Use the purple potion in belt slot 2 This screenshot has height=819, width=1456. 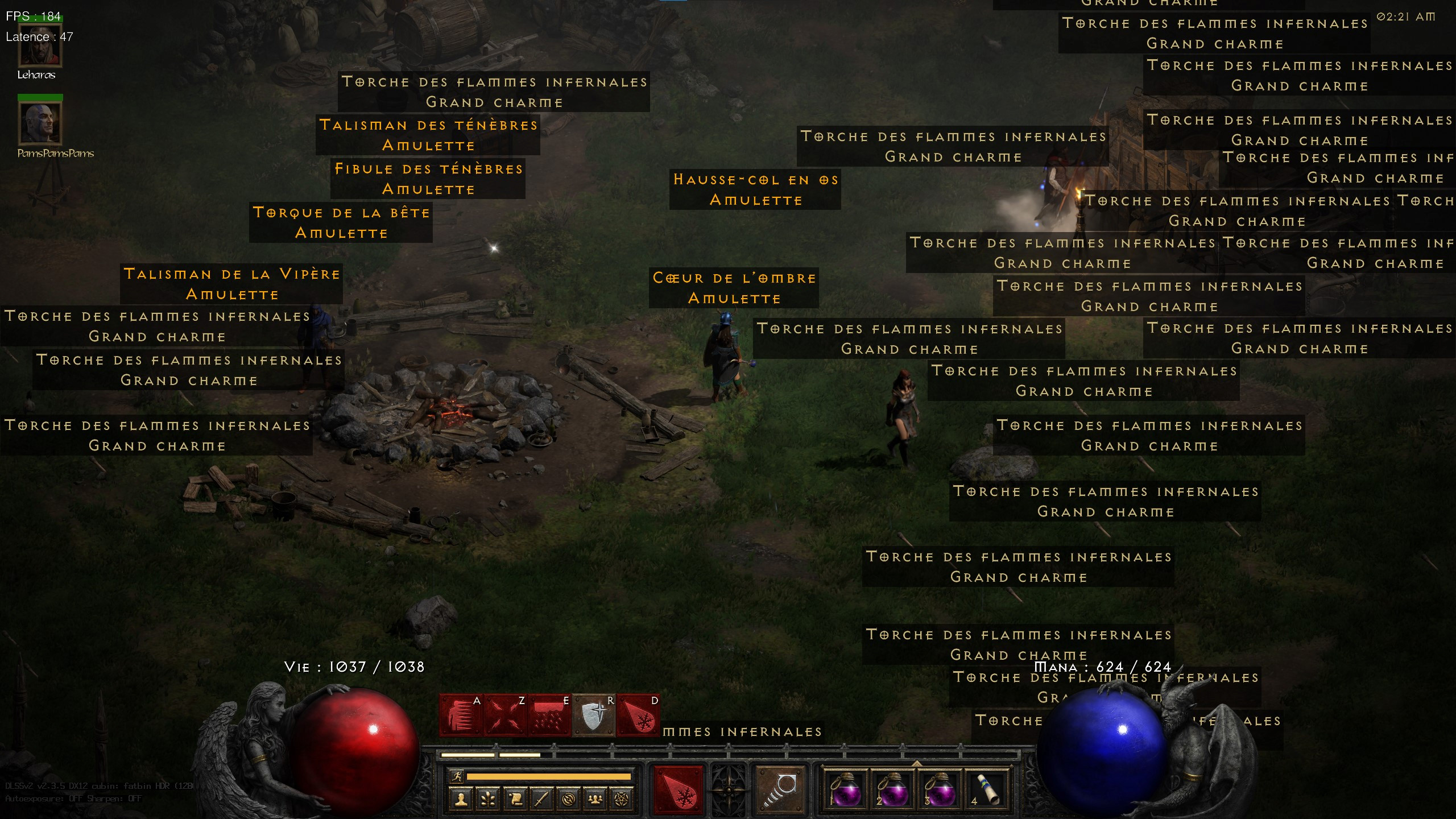pos(892,791)
